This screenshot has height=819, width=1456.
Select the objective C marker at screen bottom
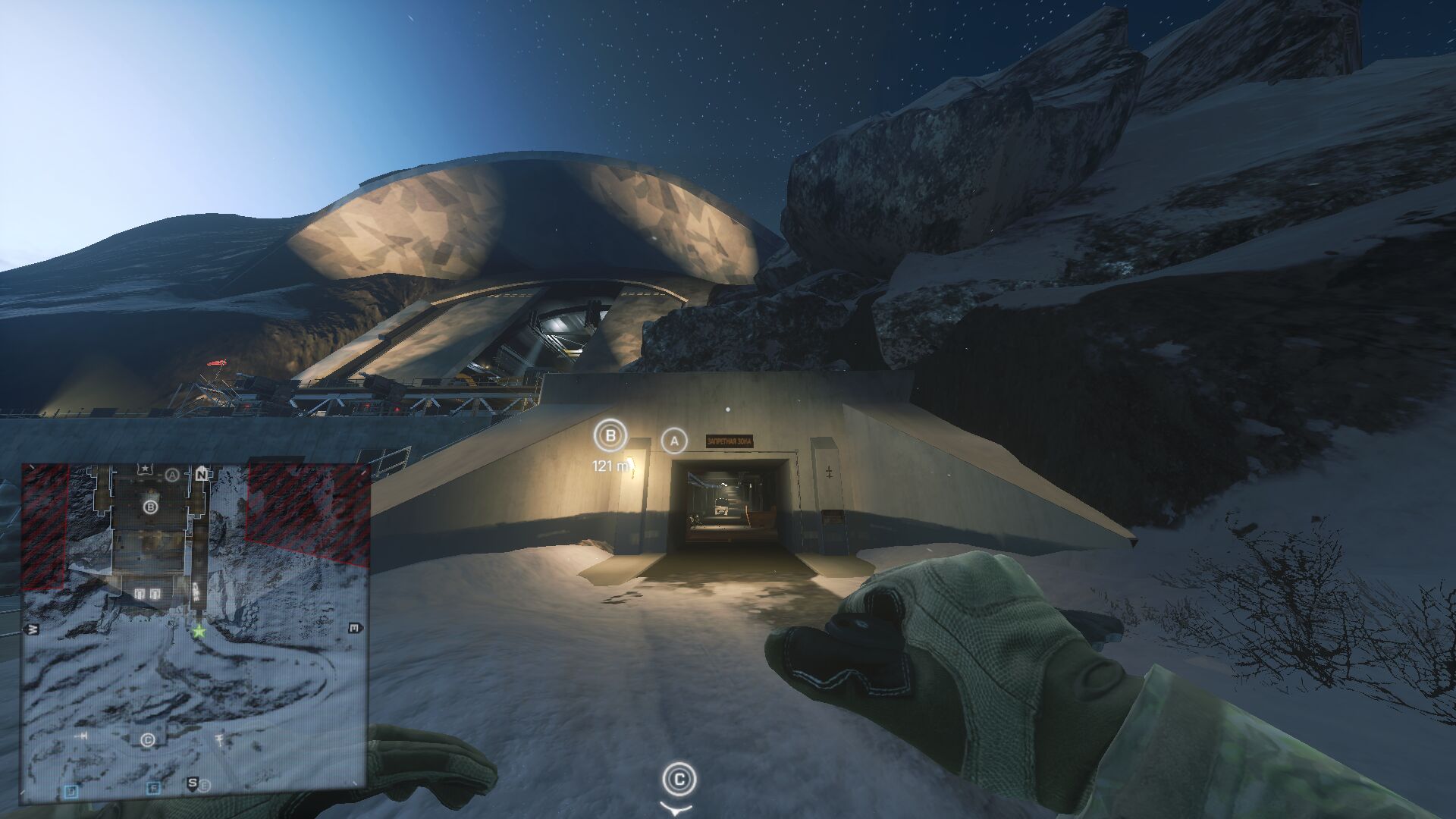point(679,779)
